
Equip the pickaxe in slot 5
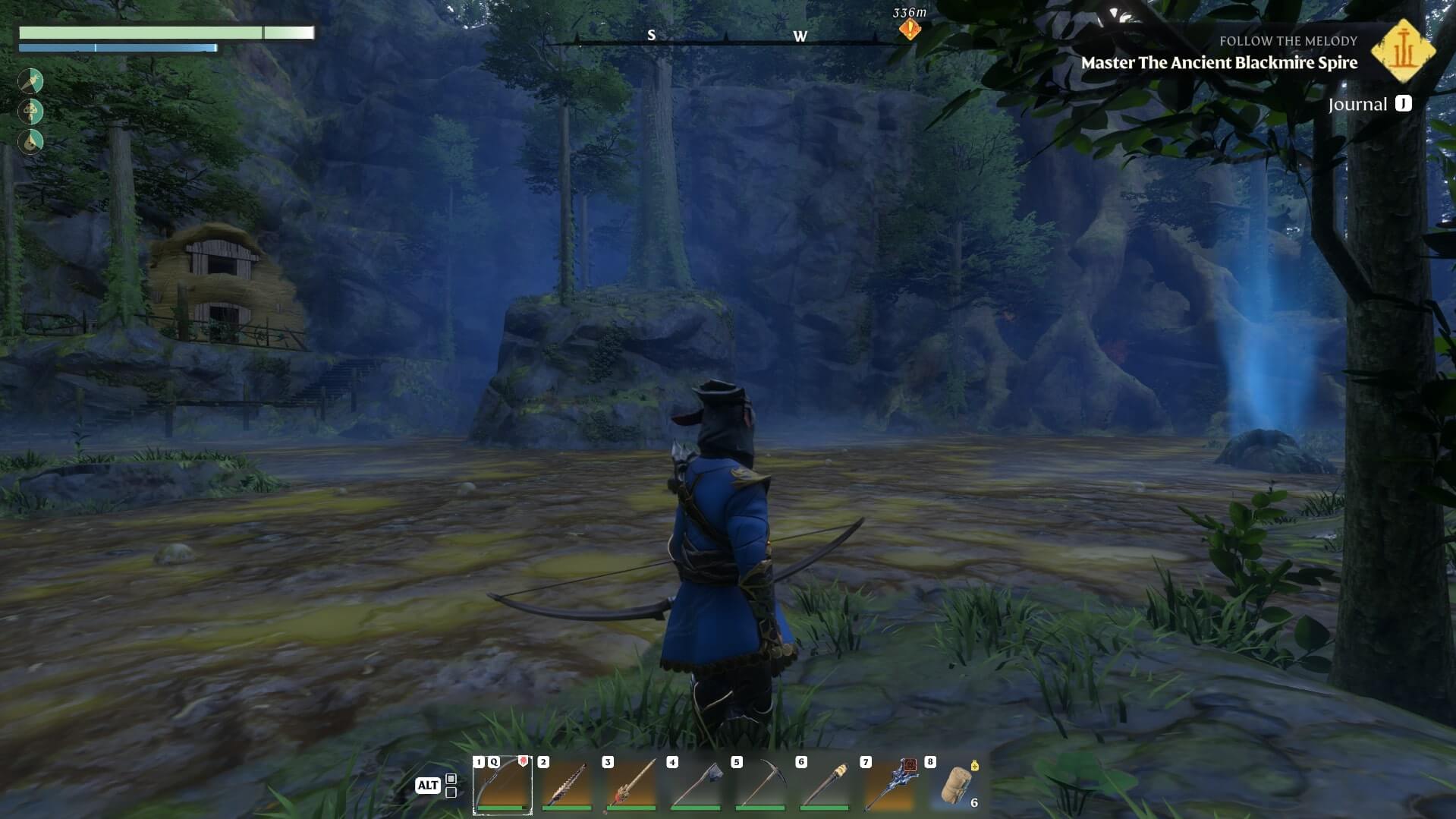coord(760,785)
